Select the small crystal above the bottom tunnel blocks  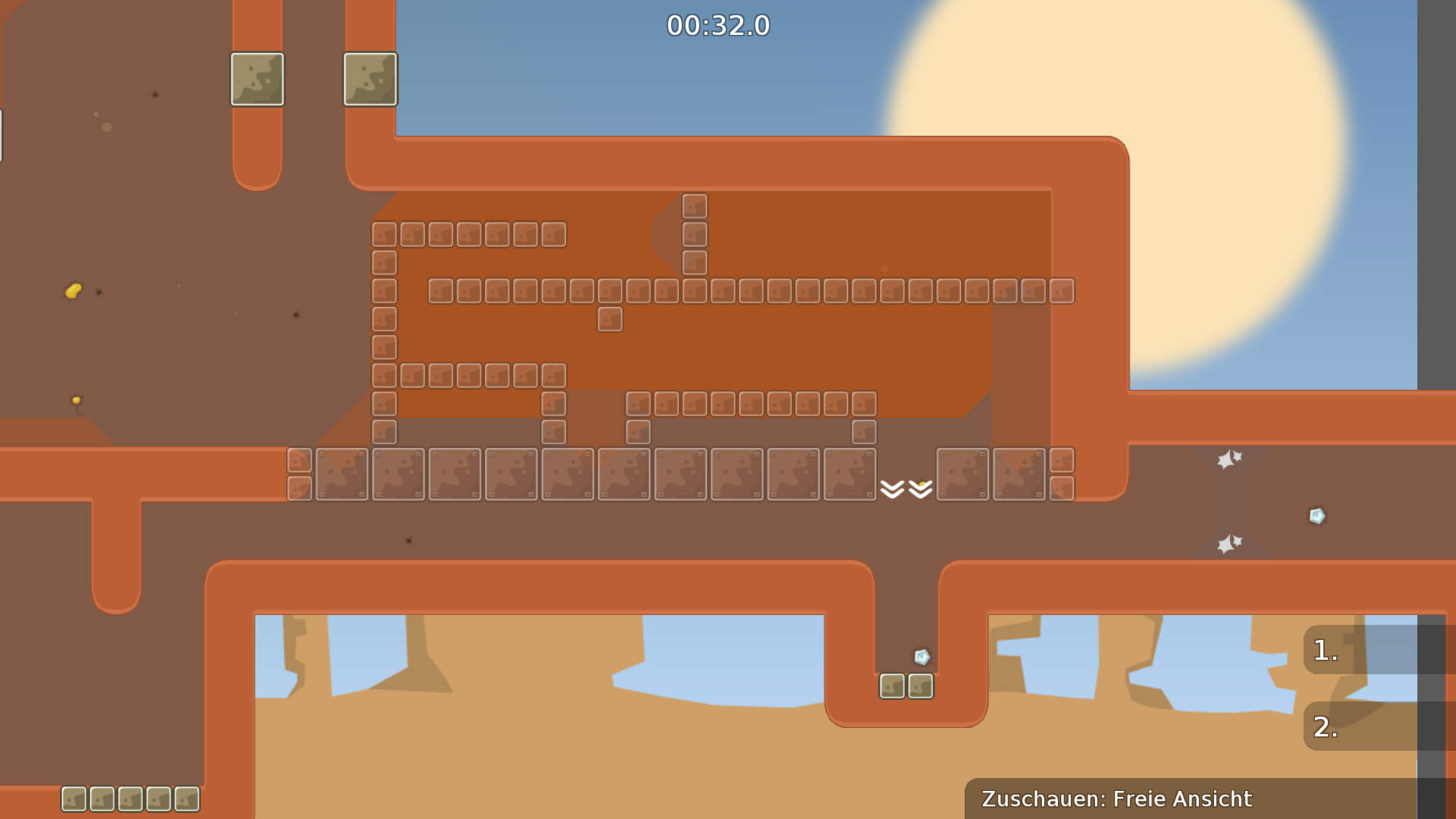[920, 657]
